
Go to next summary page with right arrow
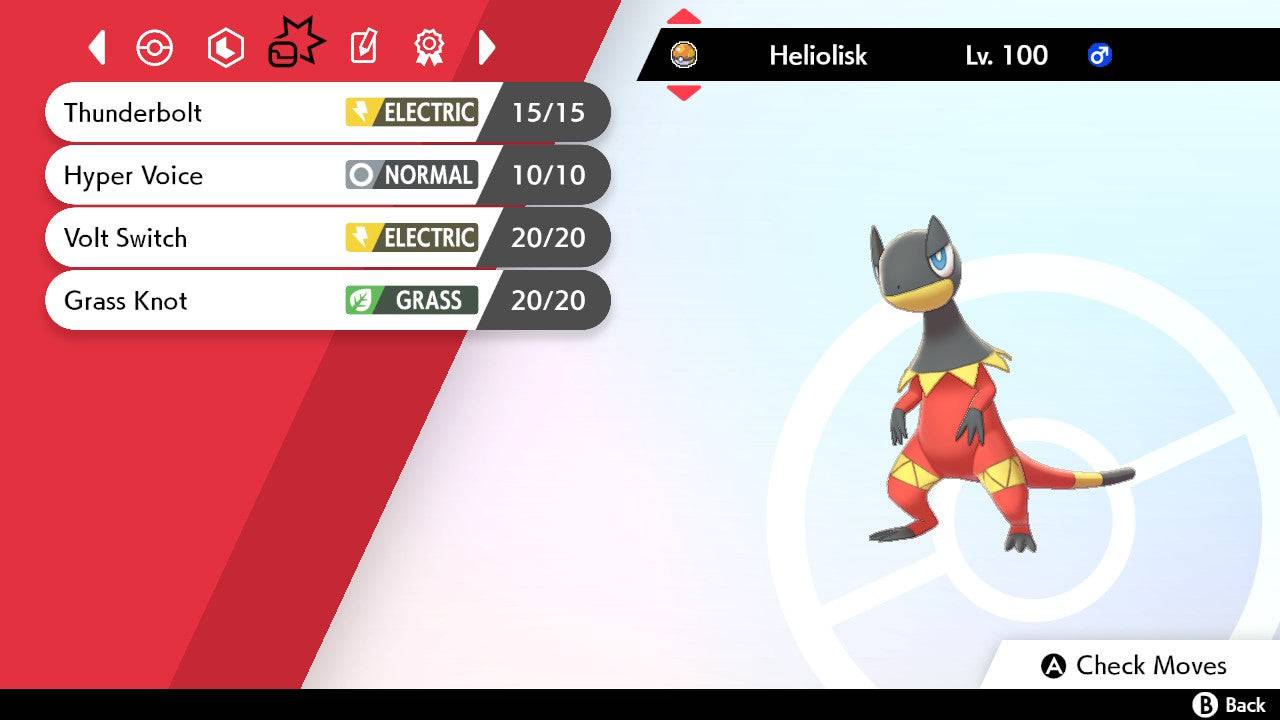point(487,47)
